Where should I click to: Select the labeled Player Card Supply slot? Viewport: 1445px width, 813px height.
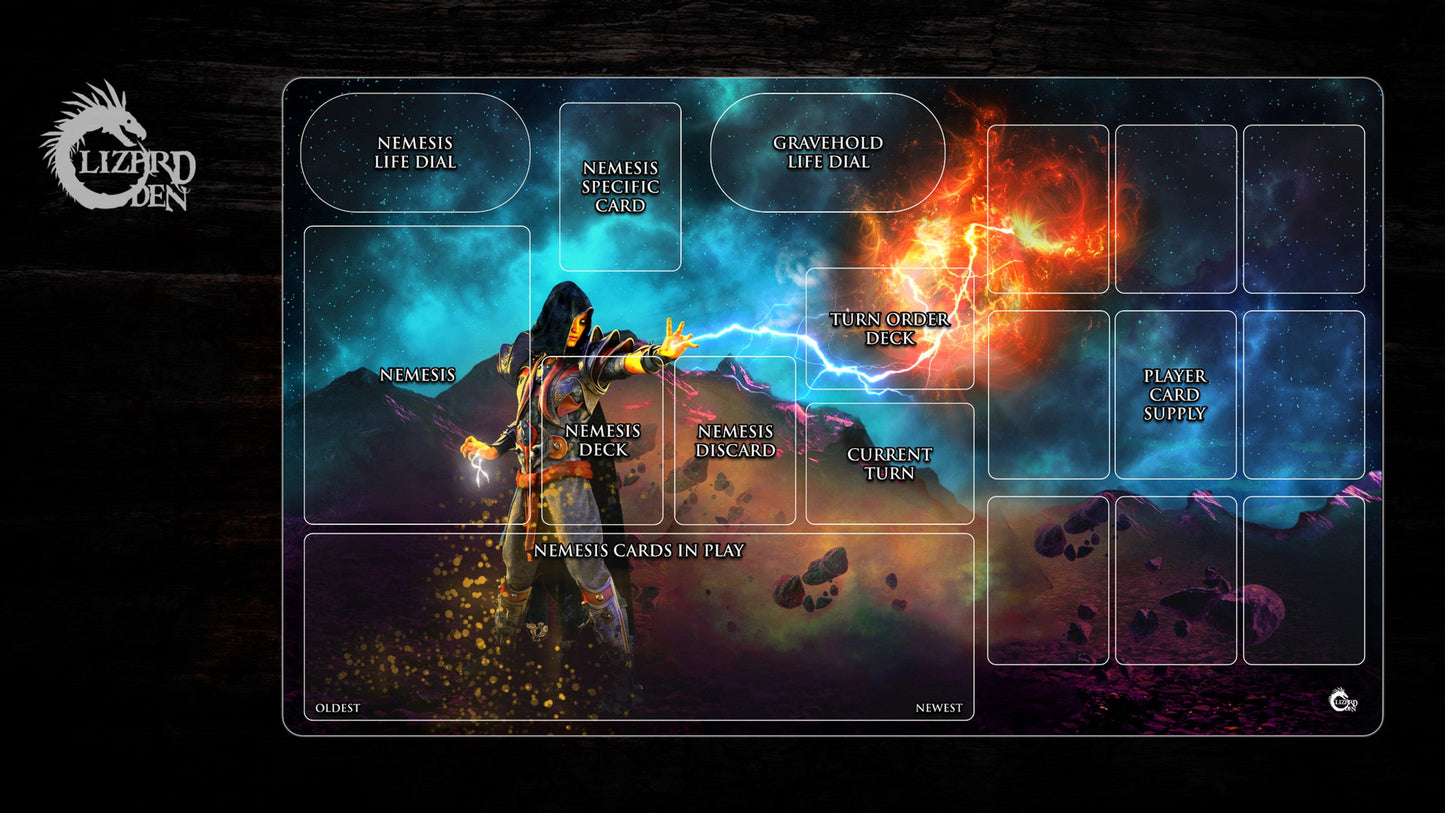pyautogui.click(x=1176, y=395)
